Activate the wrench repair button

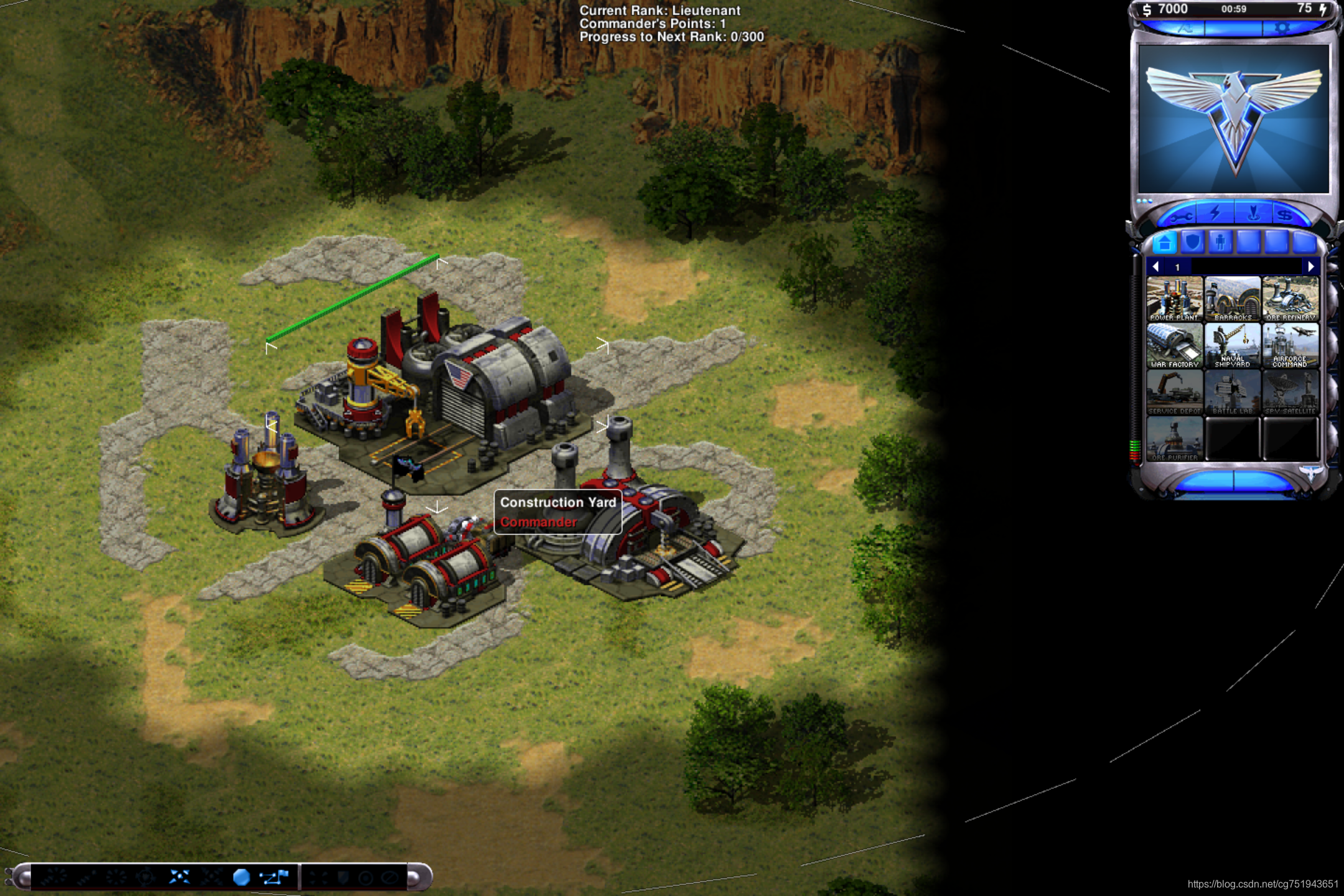1180,216
